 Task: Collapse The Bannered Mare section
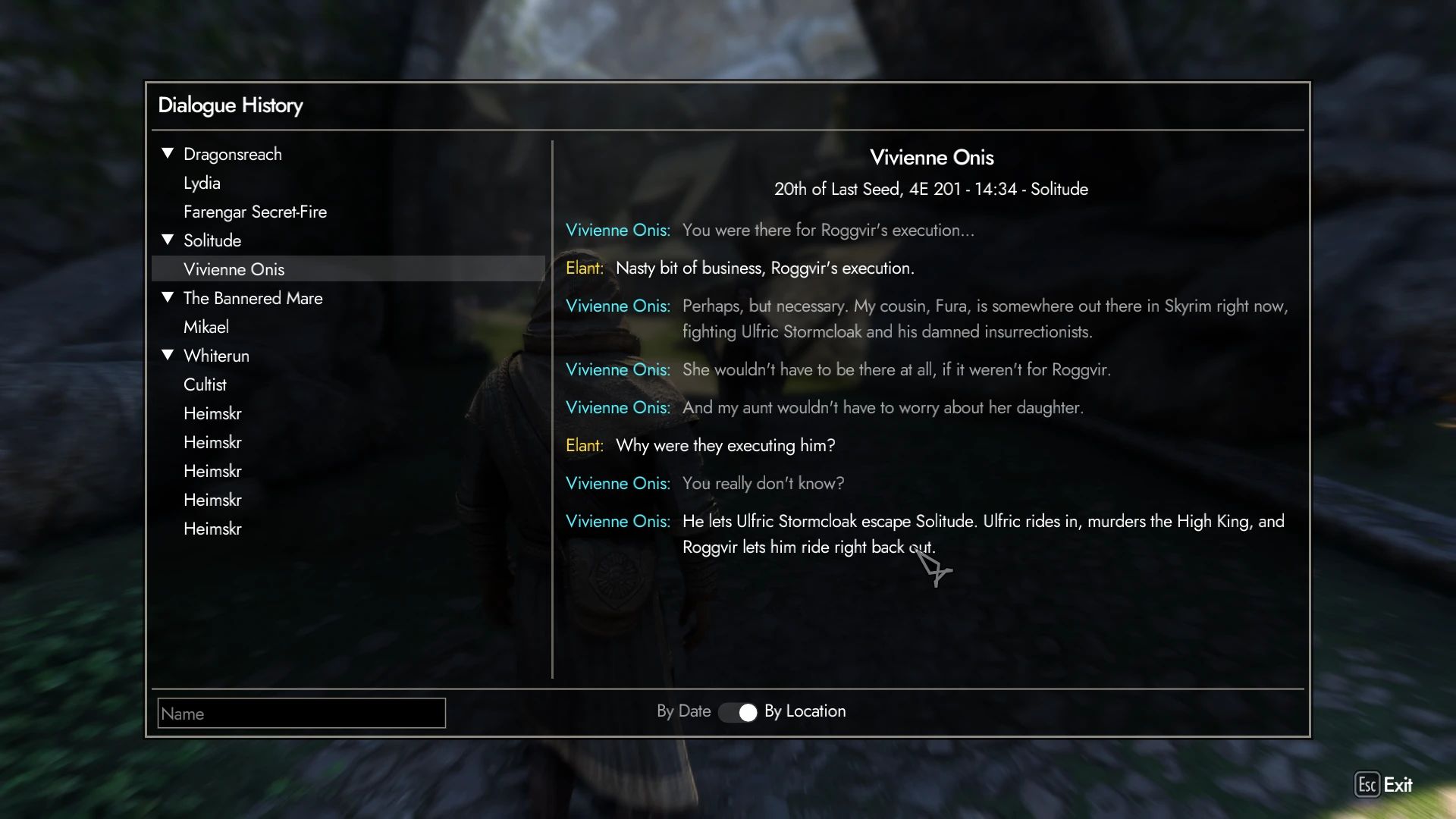[x=168, y=297]
